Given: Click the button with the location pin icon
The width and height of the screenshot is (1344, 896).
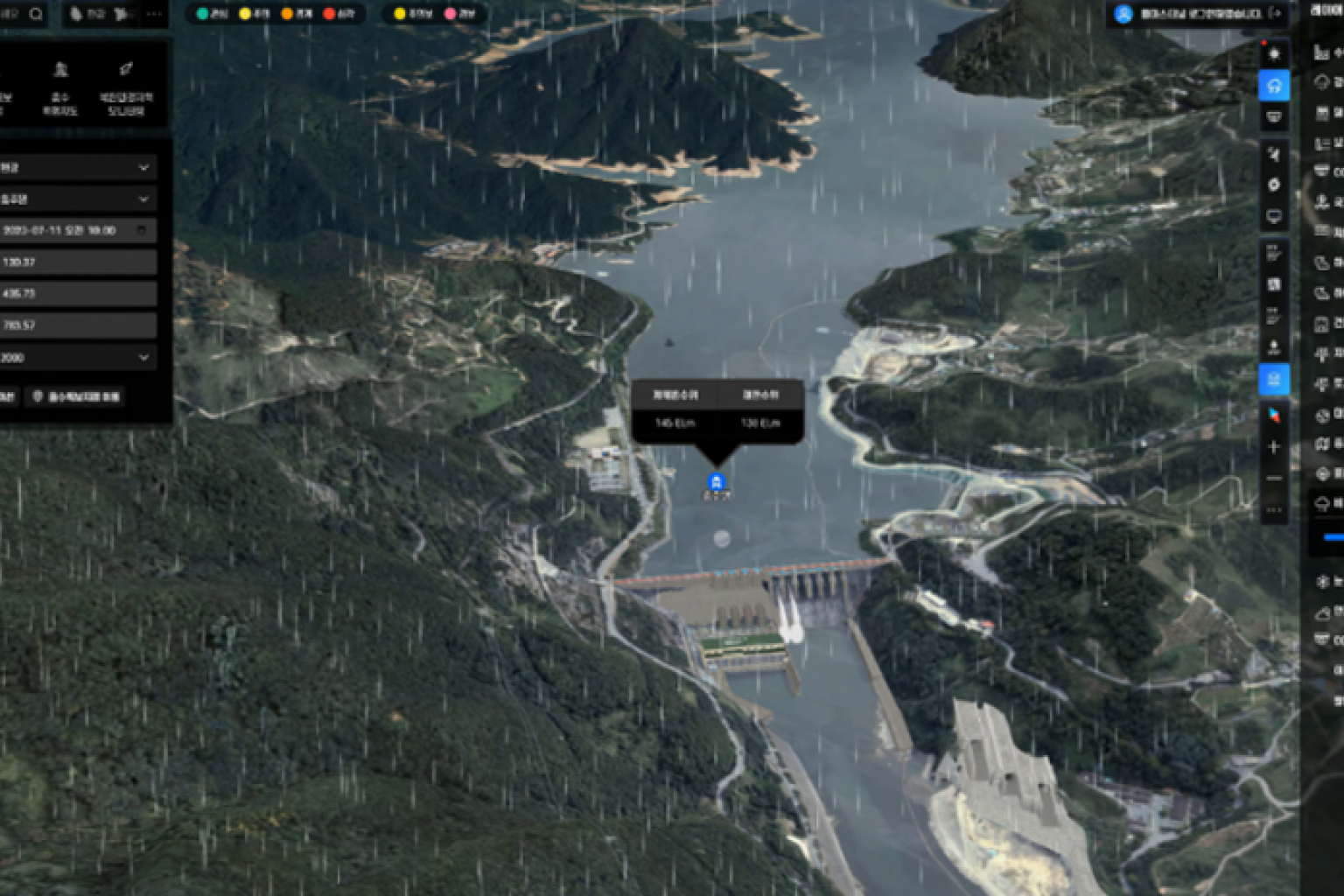Looking at the screenshot, I should pos(75,397).
